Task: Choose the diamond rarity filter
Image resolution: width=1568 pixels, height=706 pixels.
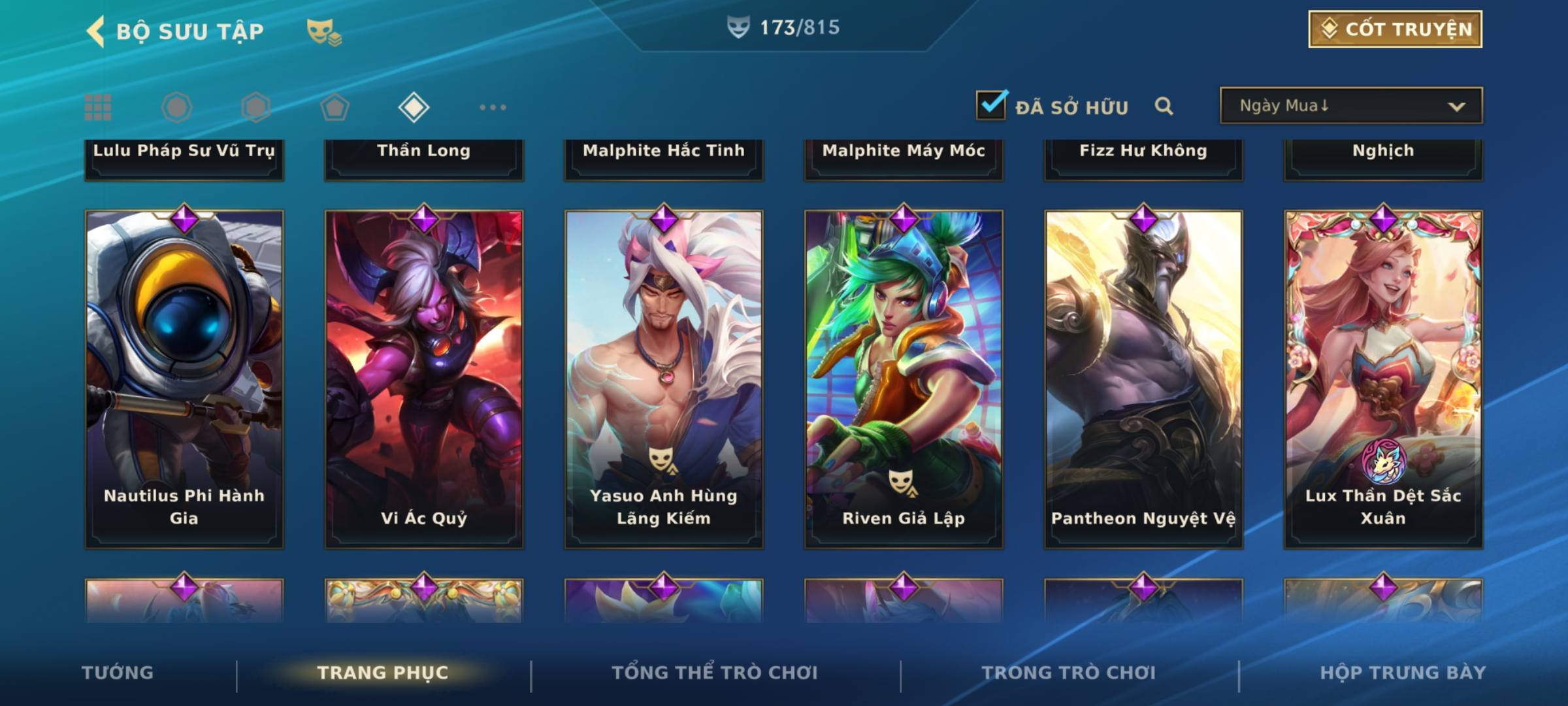Action: (x=414, y=107)
